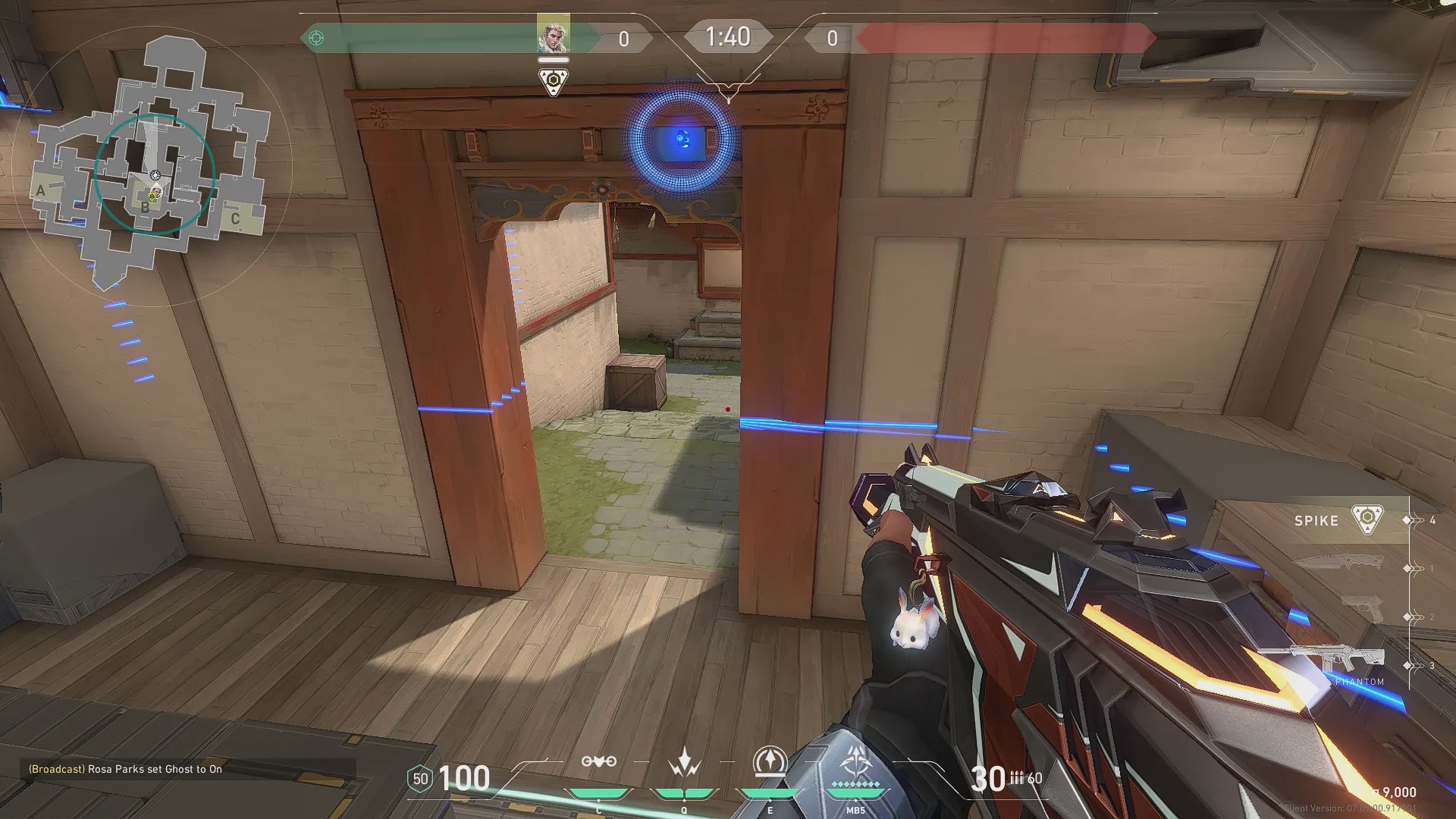Equip the pistol sidearm slot
The height and width of the screenshot is (819, 1456).
[x=1362, y=610]
